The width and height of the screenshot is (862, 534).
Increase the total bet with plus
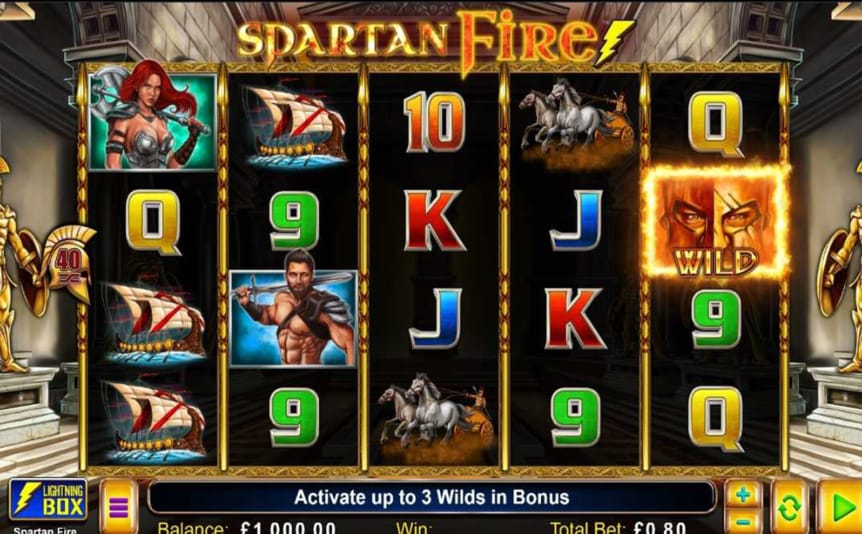click(x=742, y=494)
